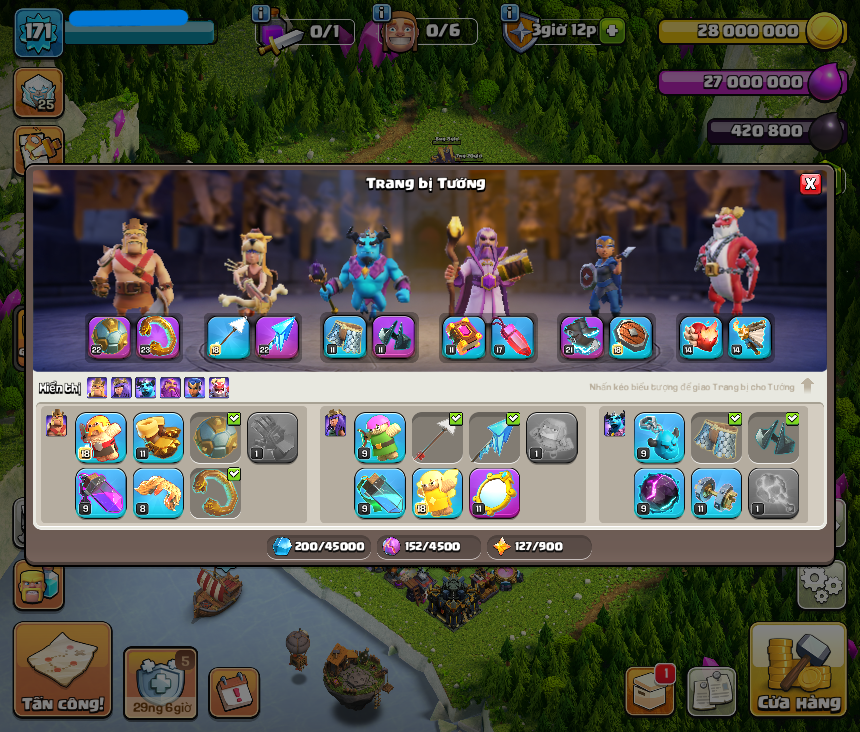Open the red calendar events button
The image size is (860, 732).
(x=234, y=692)
